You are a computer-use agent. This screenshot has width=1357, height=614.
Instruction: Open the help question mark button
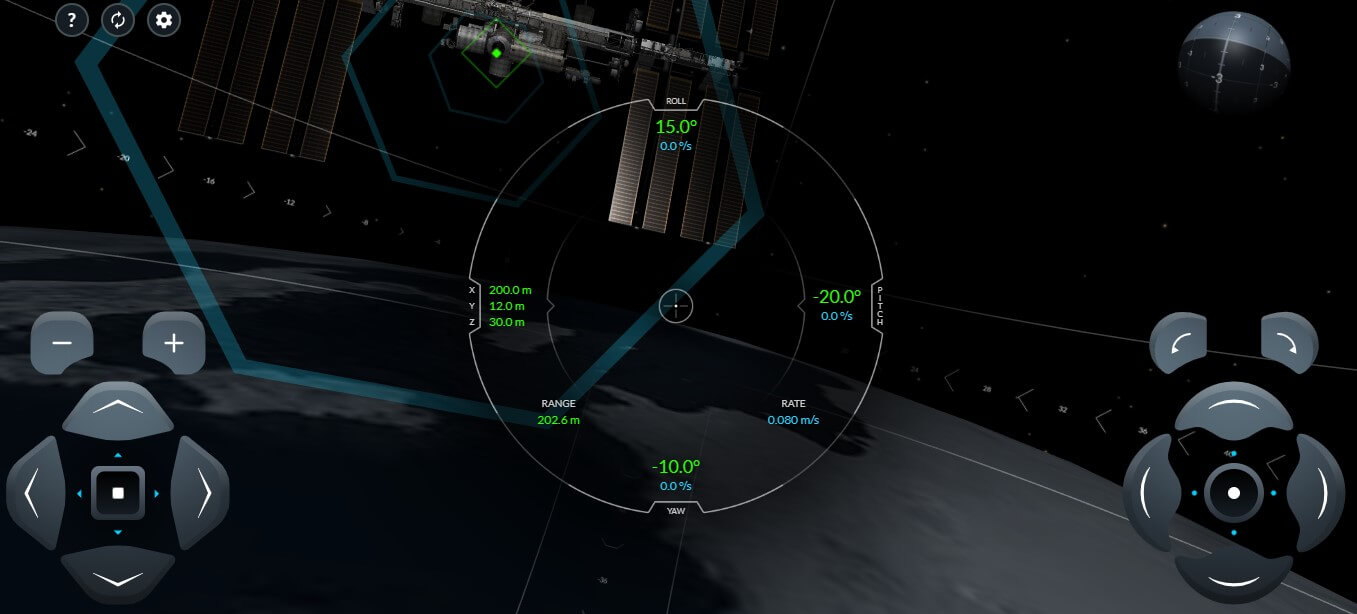coord(71,20)
